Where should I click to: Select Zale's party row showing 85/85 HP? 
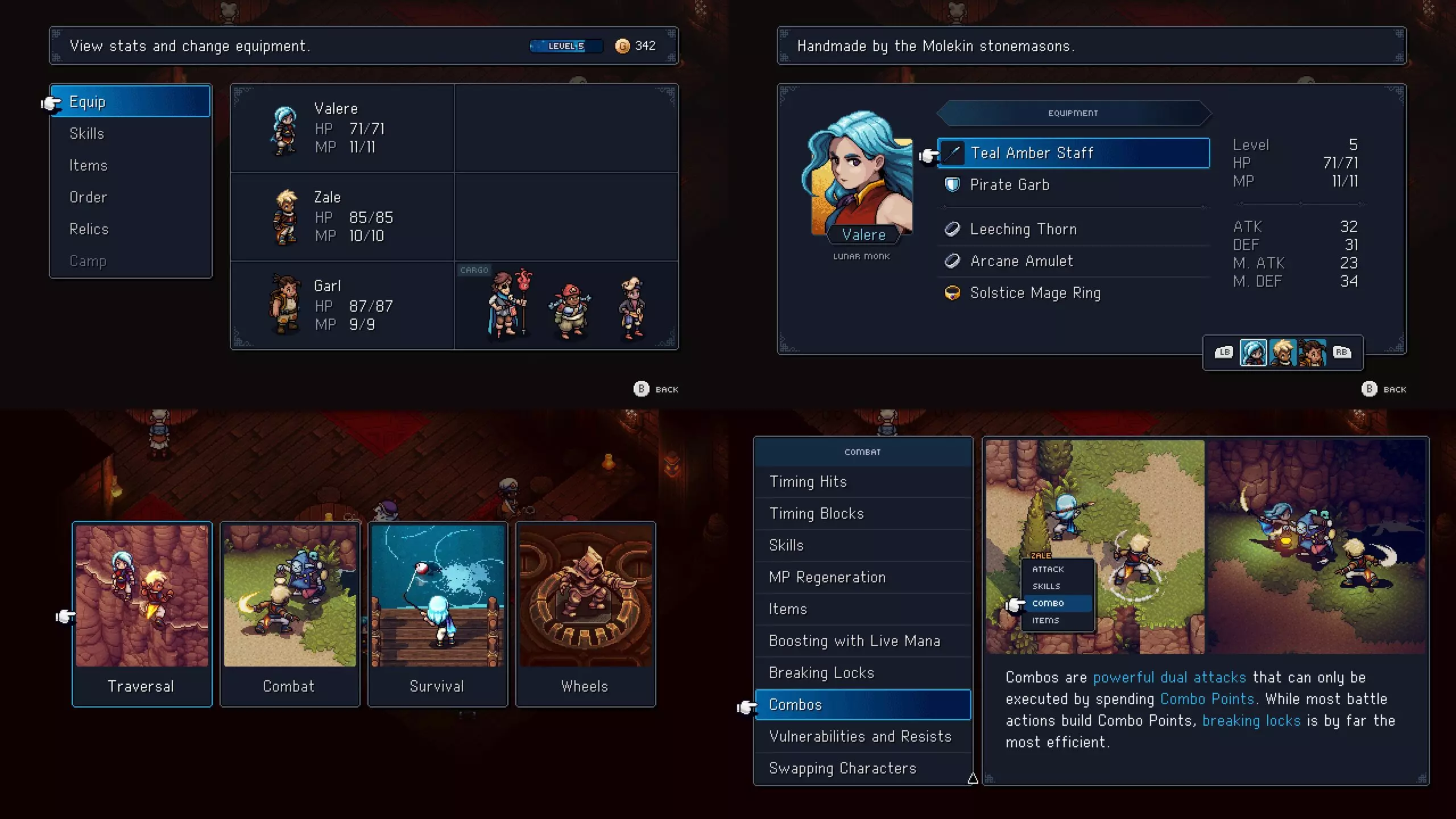[x=342, y=217]
